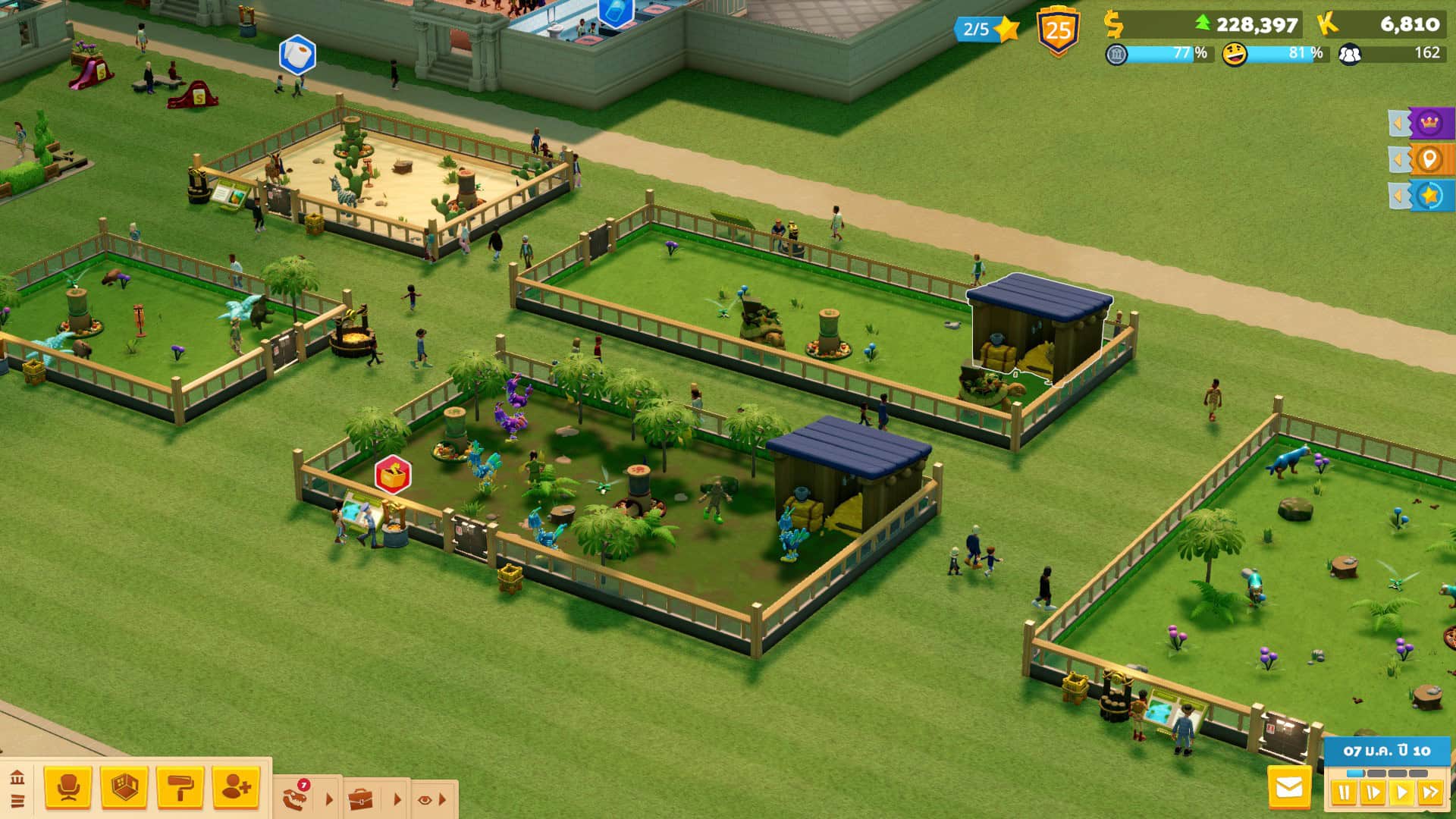
Task: Open the dinosaur skull exhibits panel
Action: click(x=297, y=798)
